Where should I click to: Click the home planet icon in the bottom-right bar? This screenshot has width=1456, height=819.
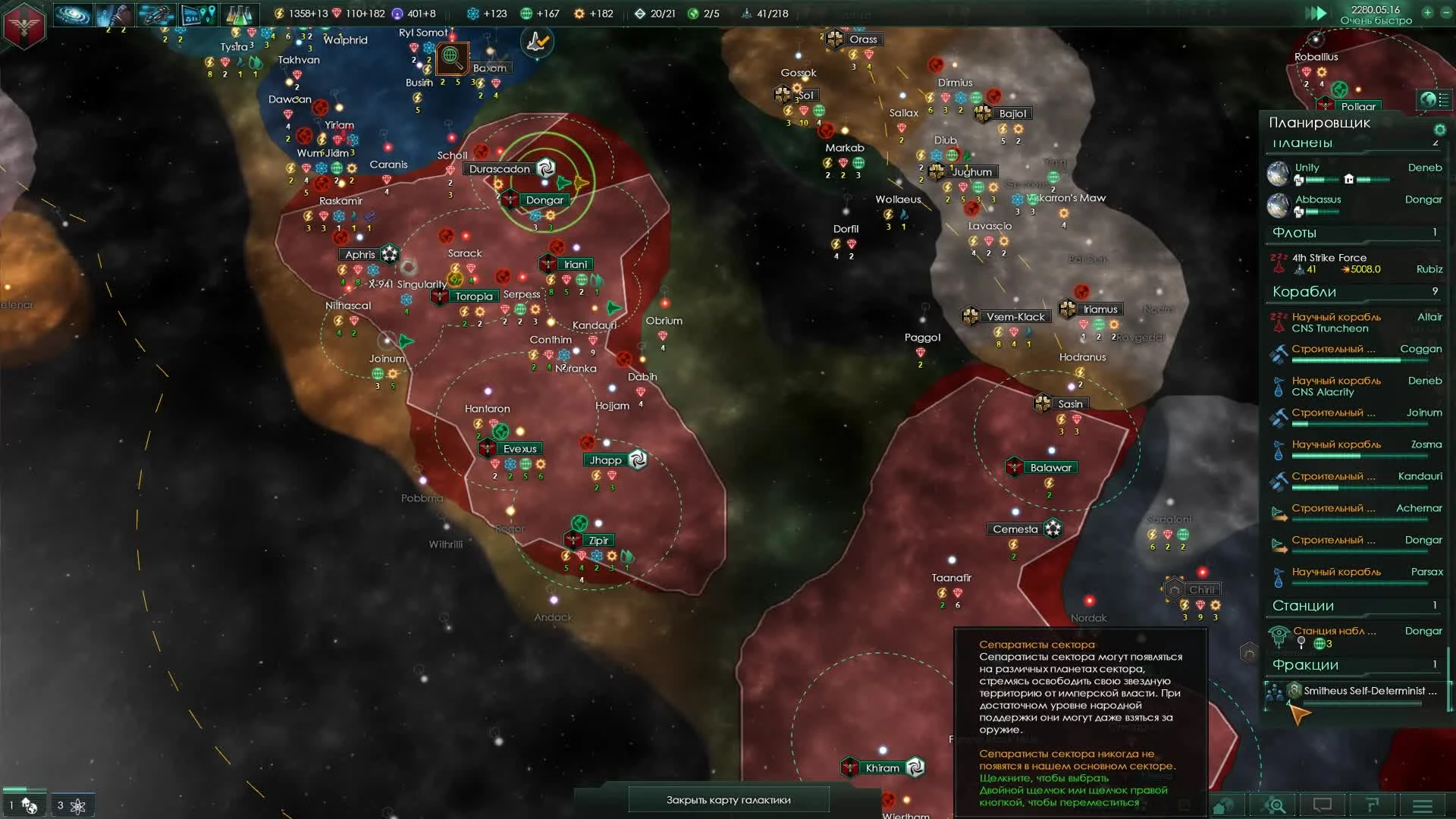coord(1223,805)
